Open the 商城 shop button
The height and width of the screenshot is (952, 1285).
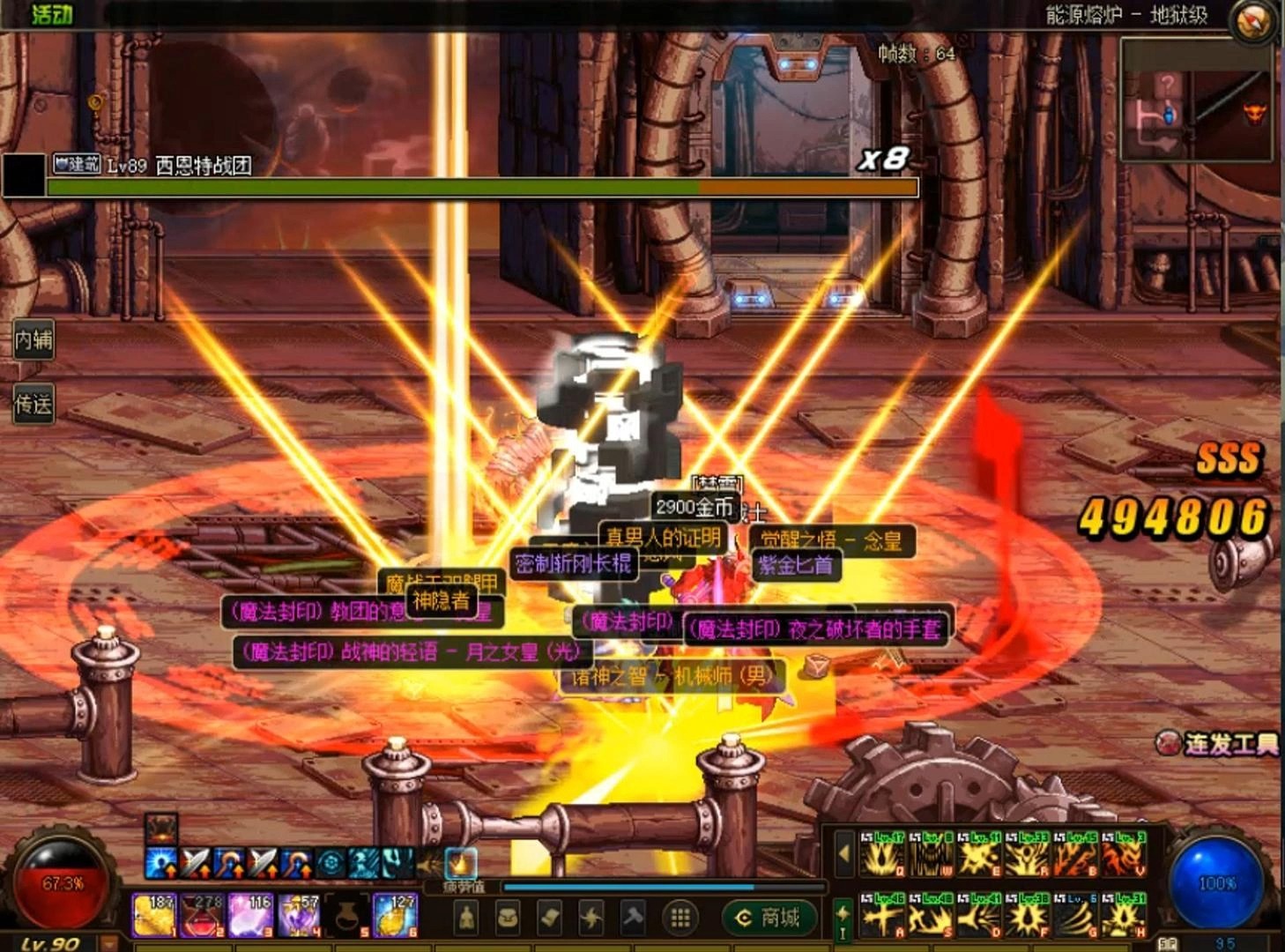[x=769, y=919]
